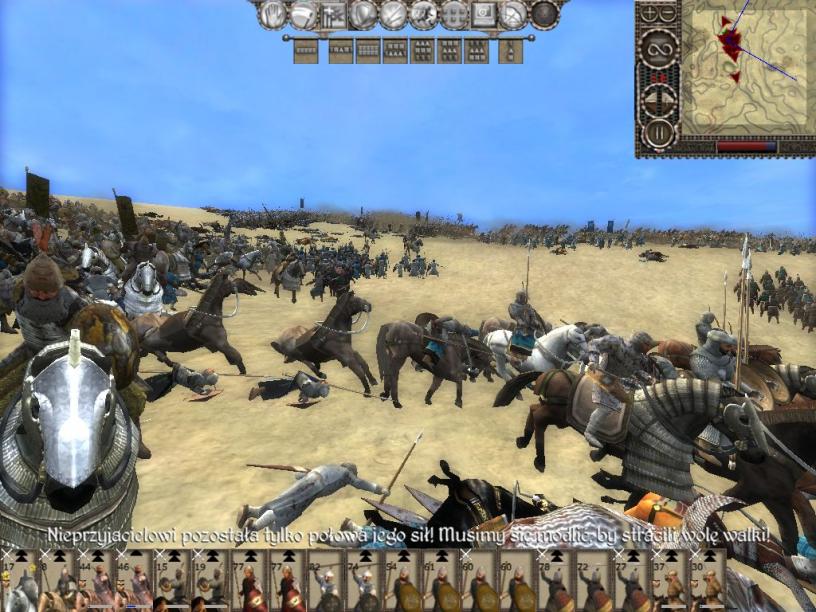Screen dimensions: 816x612
Task: Click the halt order hand icon
Action: 273,14
